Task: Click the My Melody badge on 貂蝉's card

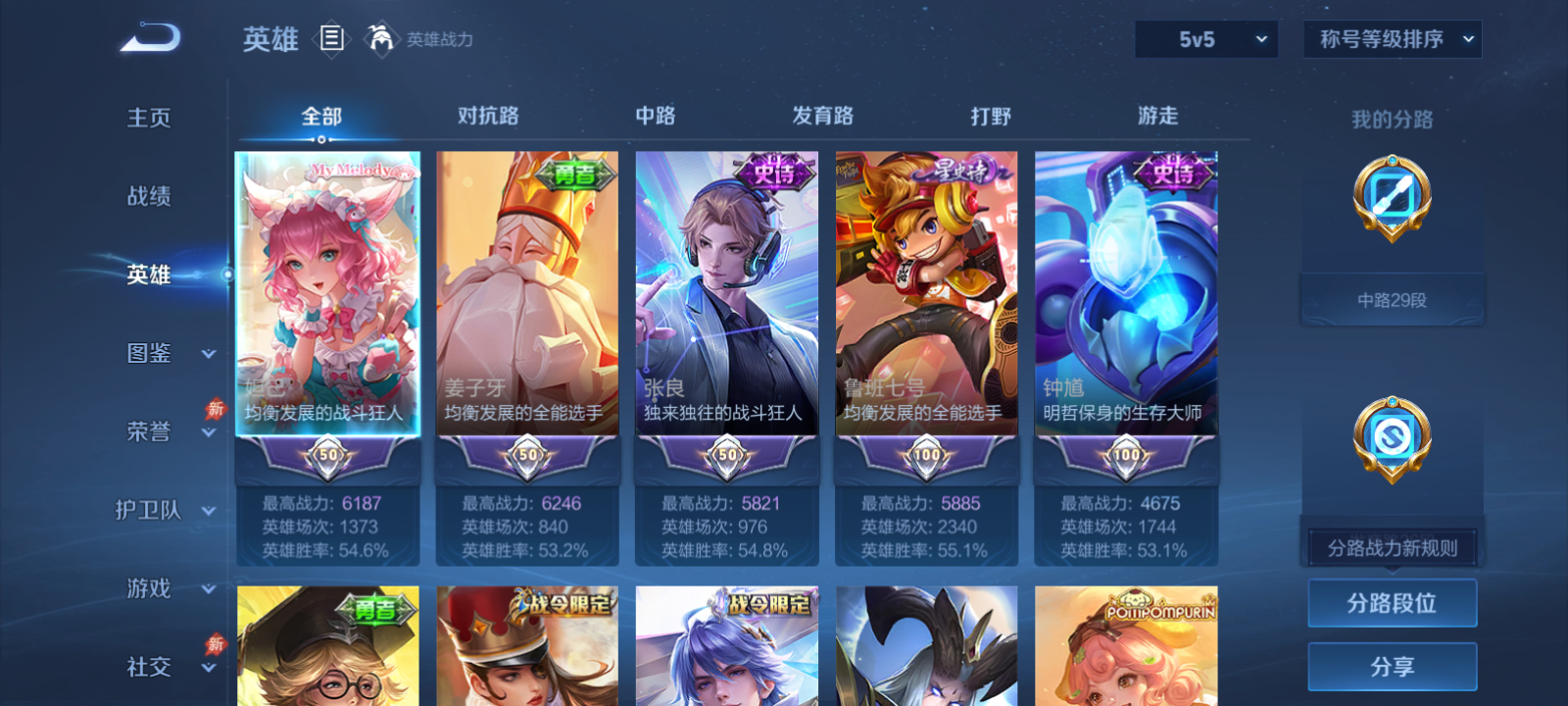Action: pos(360,170)
